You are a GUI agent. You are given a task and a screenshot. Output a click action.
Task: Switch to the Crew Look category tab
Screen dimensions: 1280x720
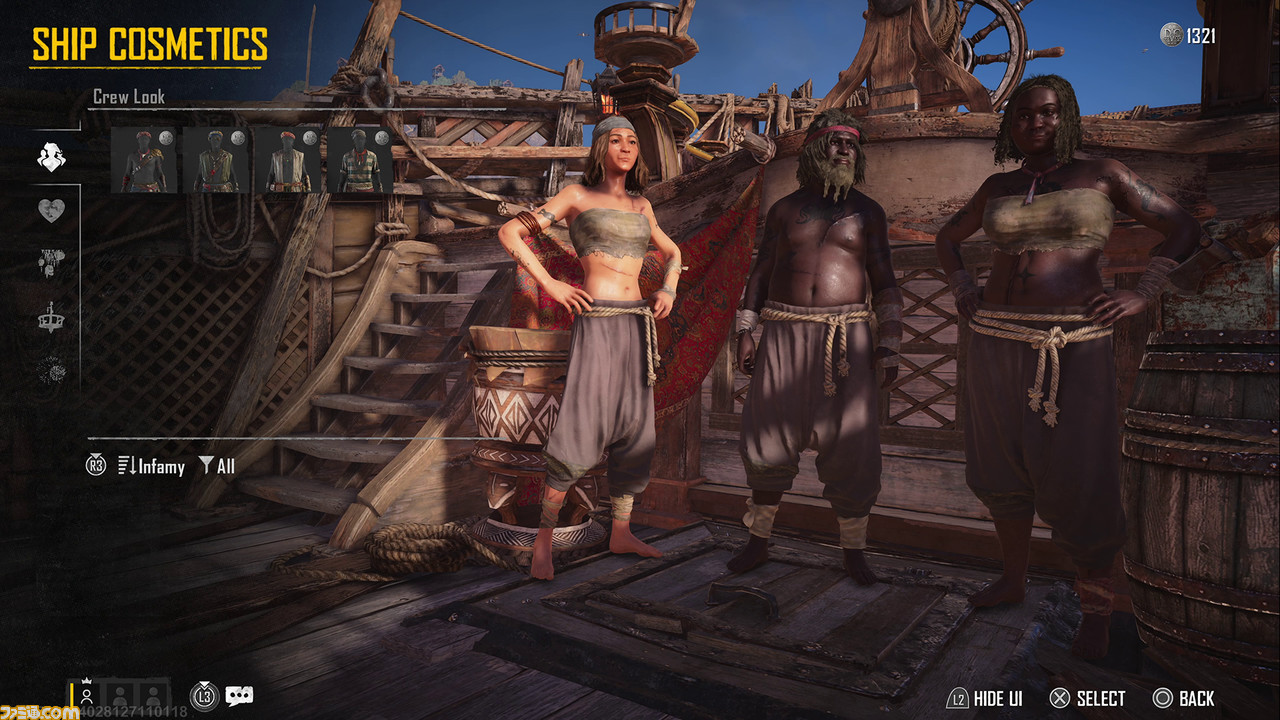[x=51, y=157]
